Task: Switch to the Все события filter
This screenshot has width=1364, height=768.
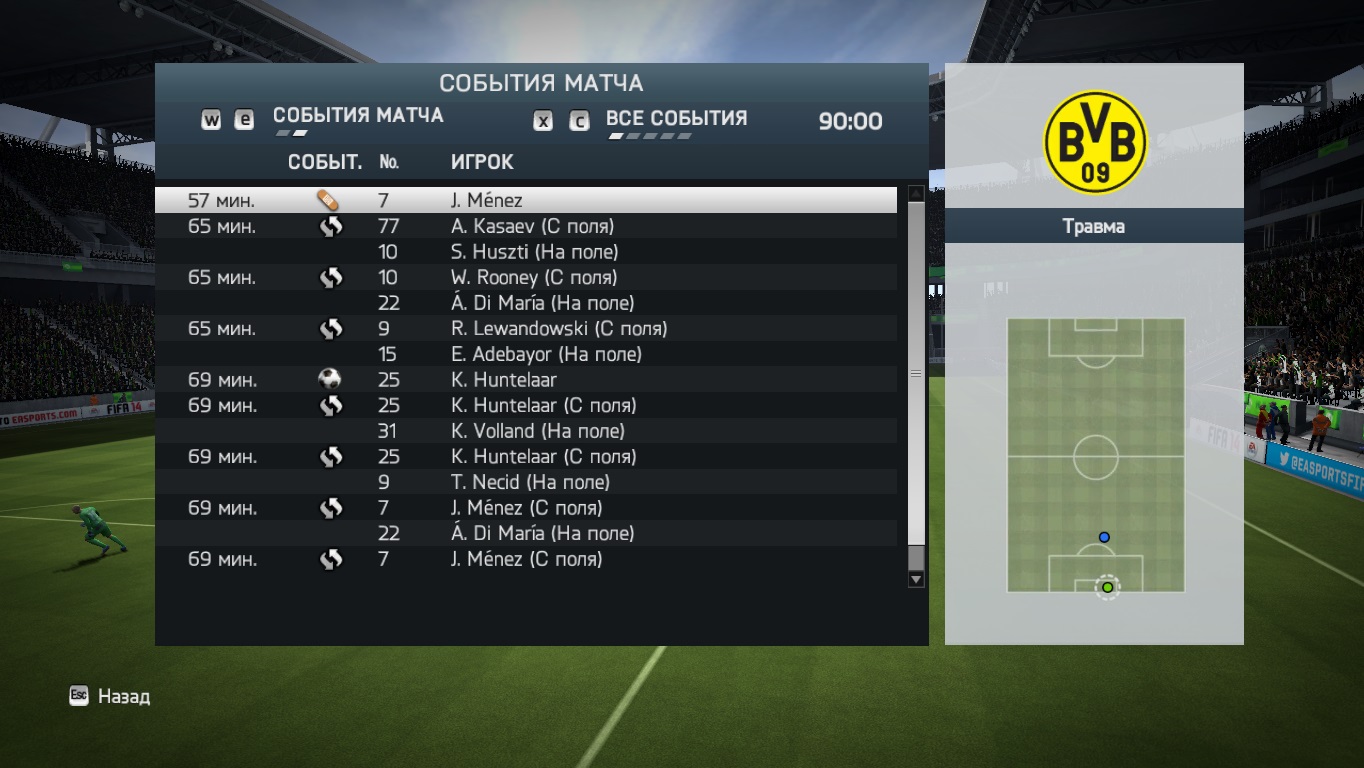Action: (676, 119)
